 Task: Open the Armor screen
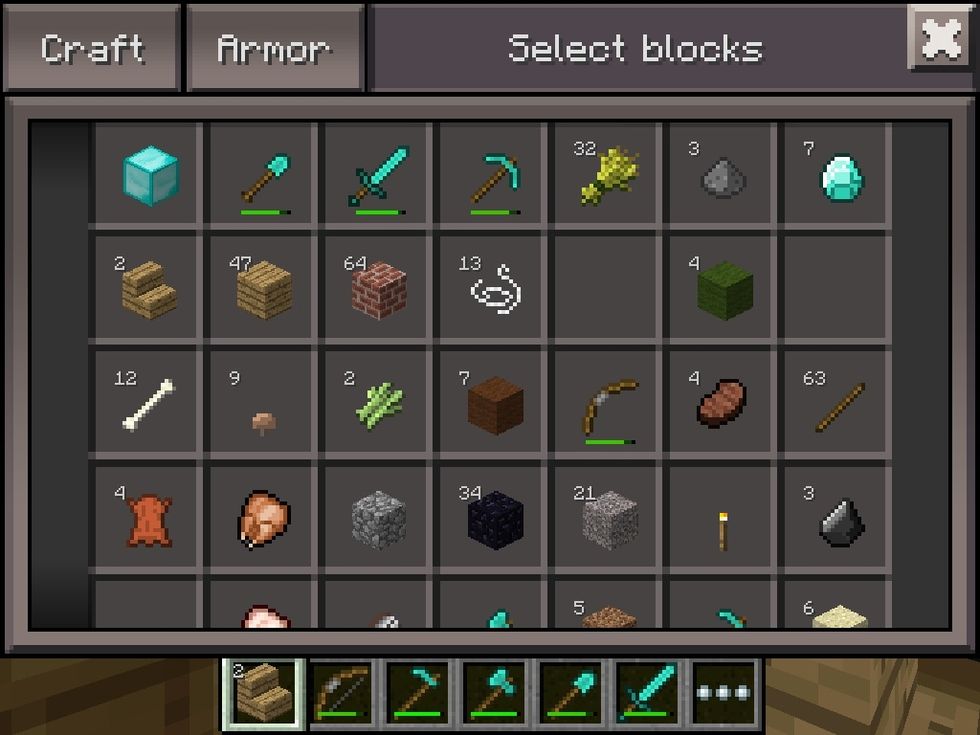(x=274, y=49)
